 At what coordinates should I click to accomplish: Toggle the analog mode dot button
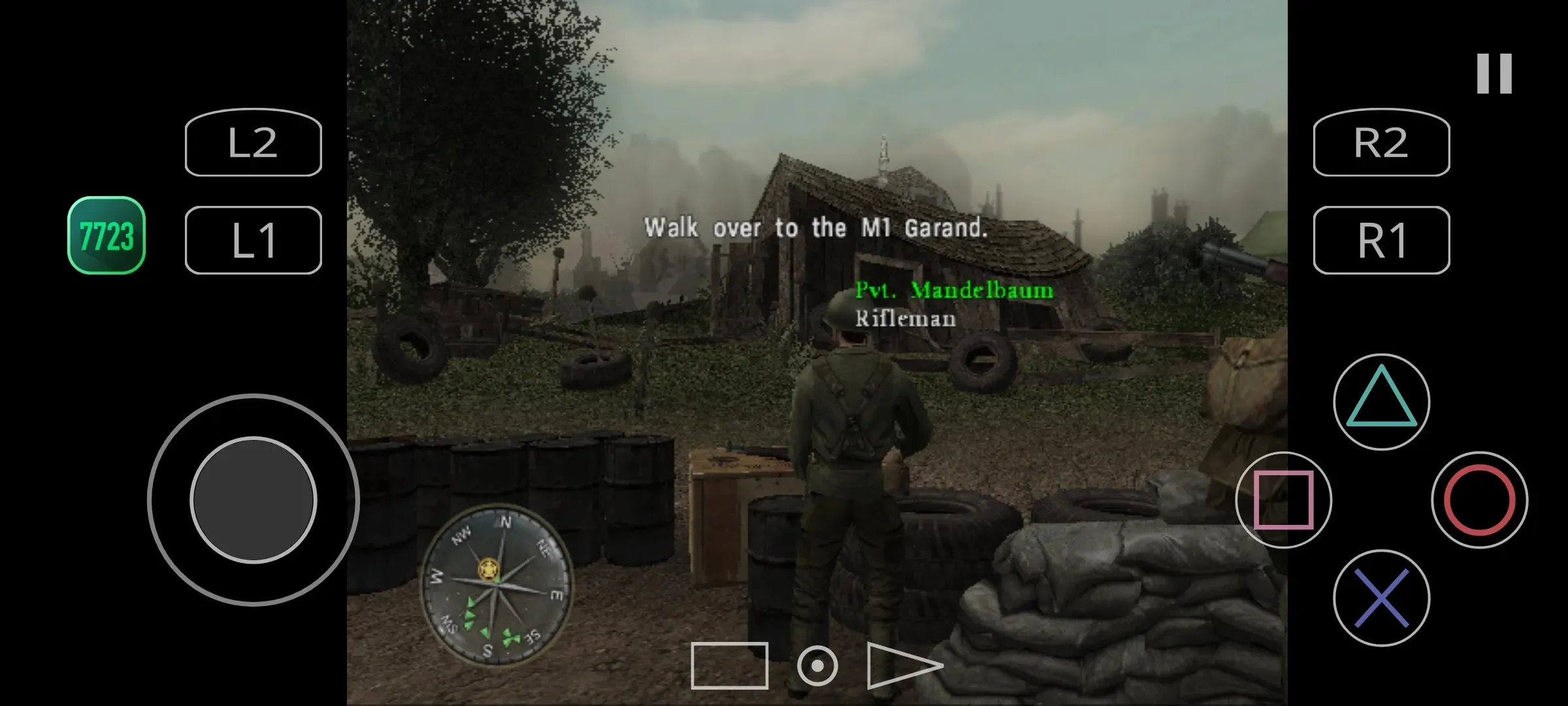pyautogui.click(x=817, y=665)
